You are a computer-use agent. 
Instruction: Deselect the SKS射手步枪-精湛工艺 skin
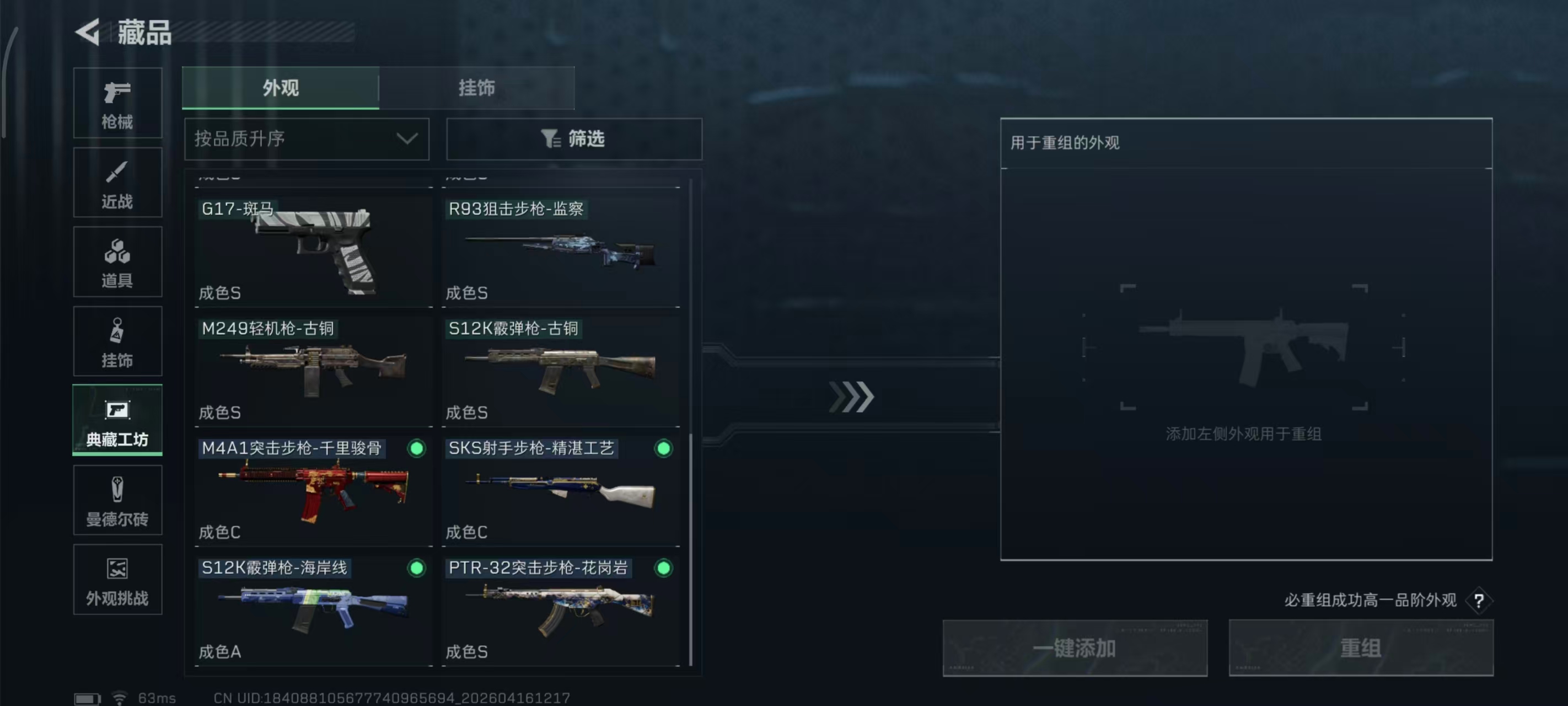[663, 449]
